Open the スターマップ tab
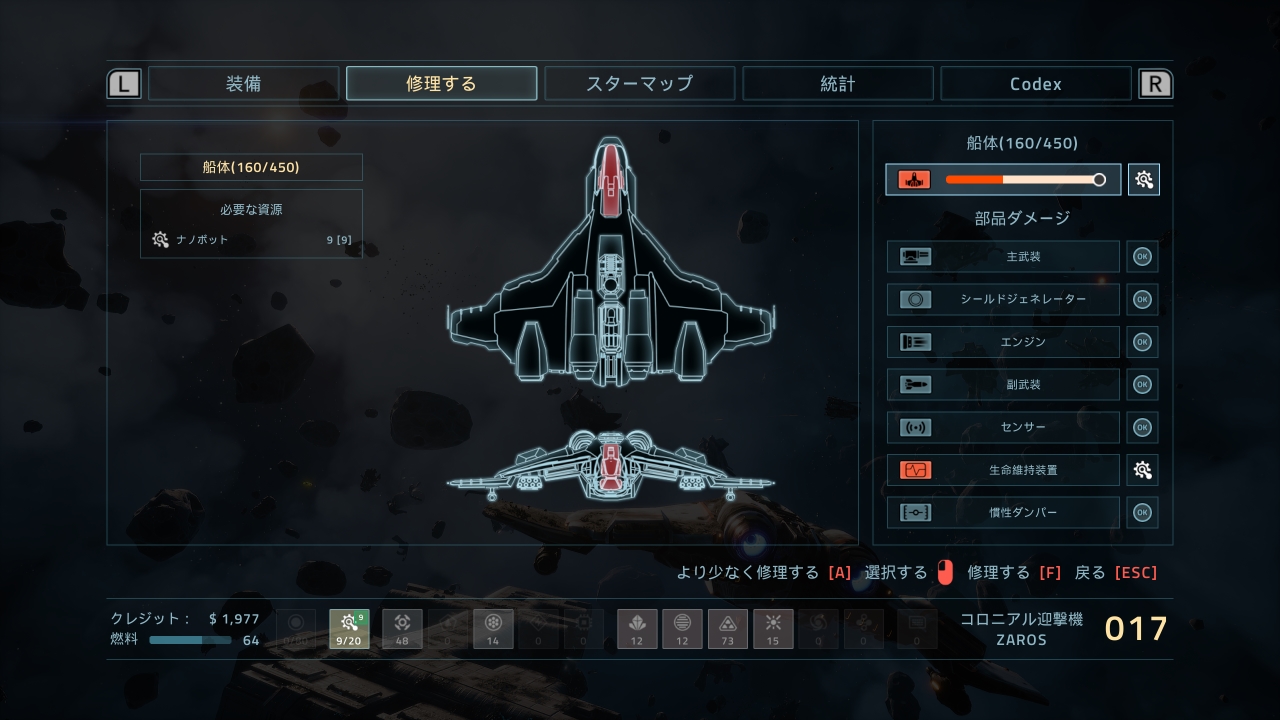 (x=639, y=84)
